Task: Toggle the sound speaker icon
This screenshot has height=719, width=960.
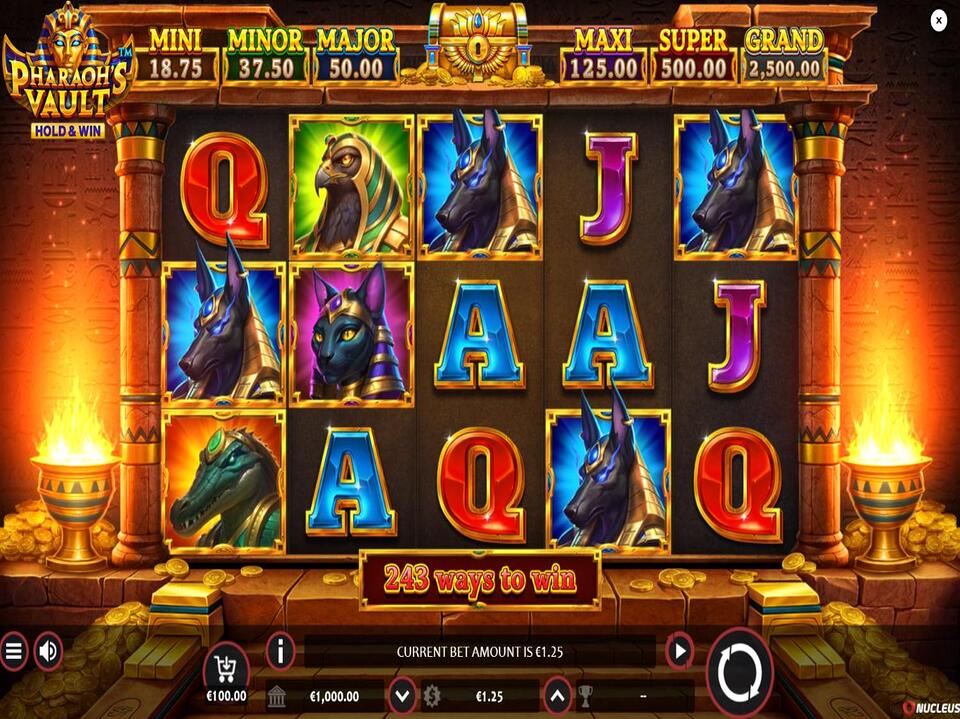Action: pyautogui.click(x=47, y=652)
